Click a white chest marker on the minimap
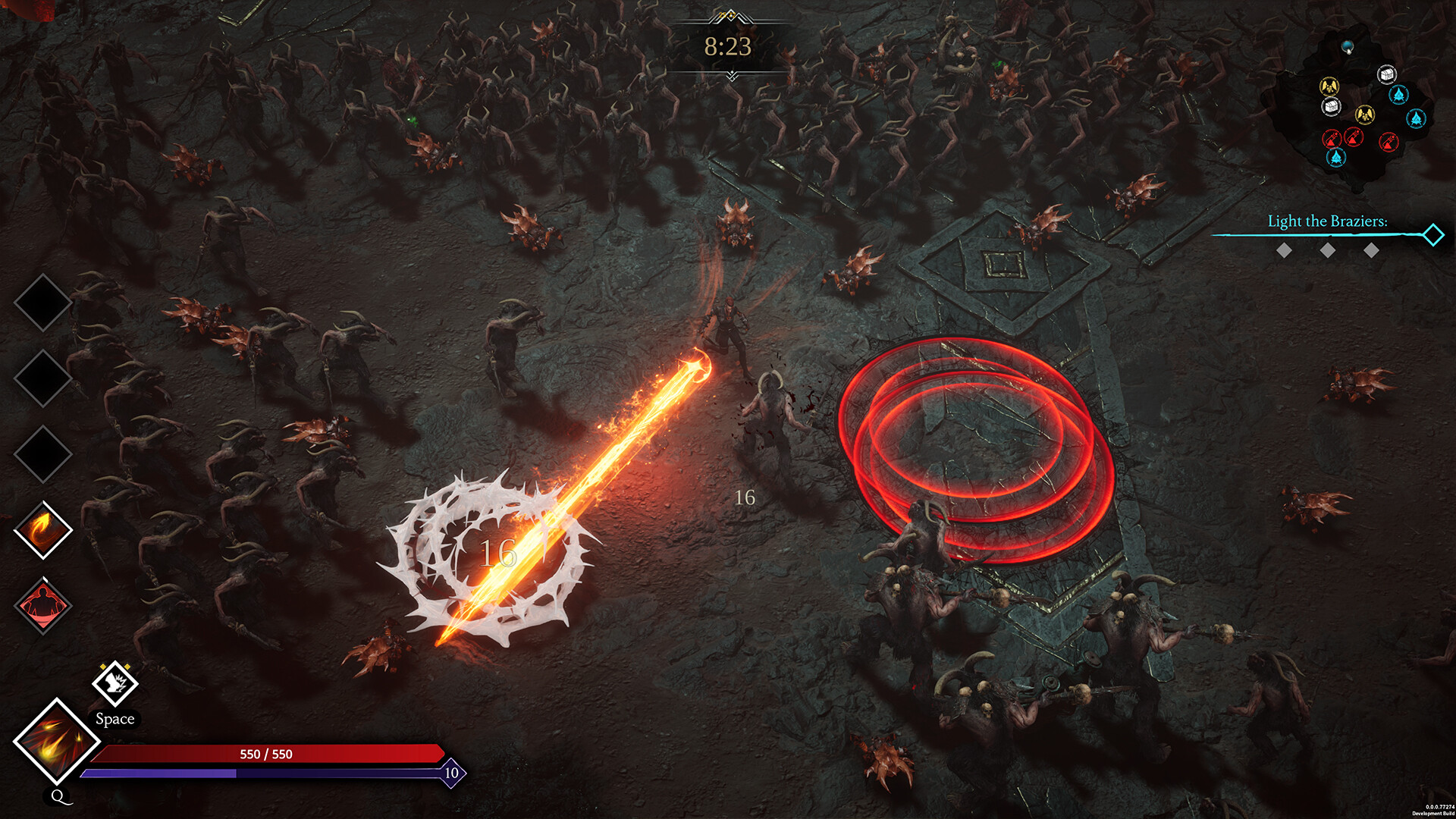The image size is (1456, 819). (x=1387, y=74)
